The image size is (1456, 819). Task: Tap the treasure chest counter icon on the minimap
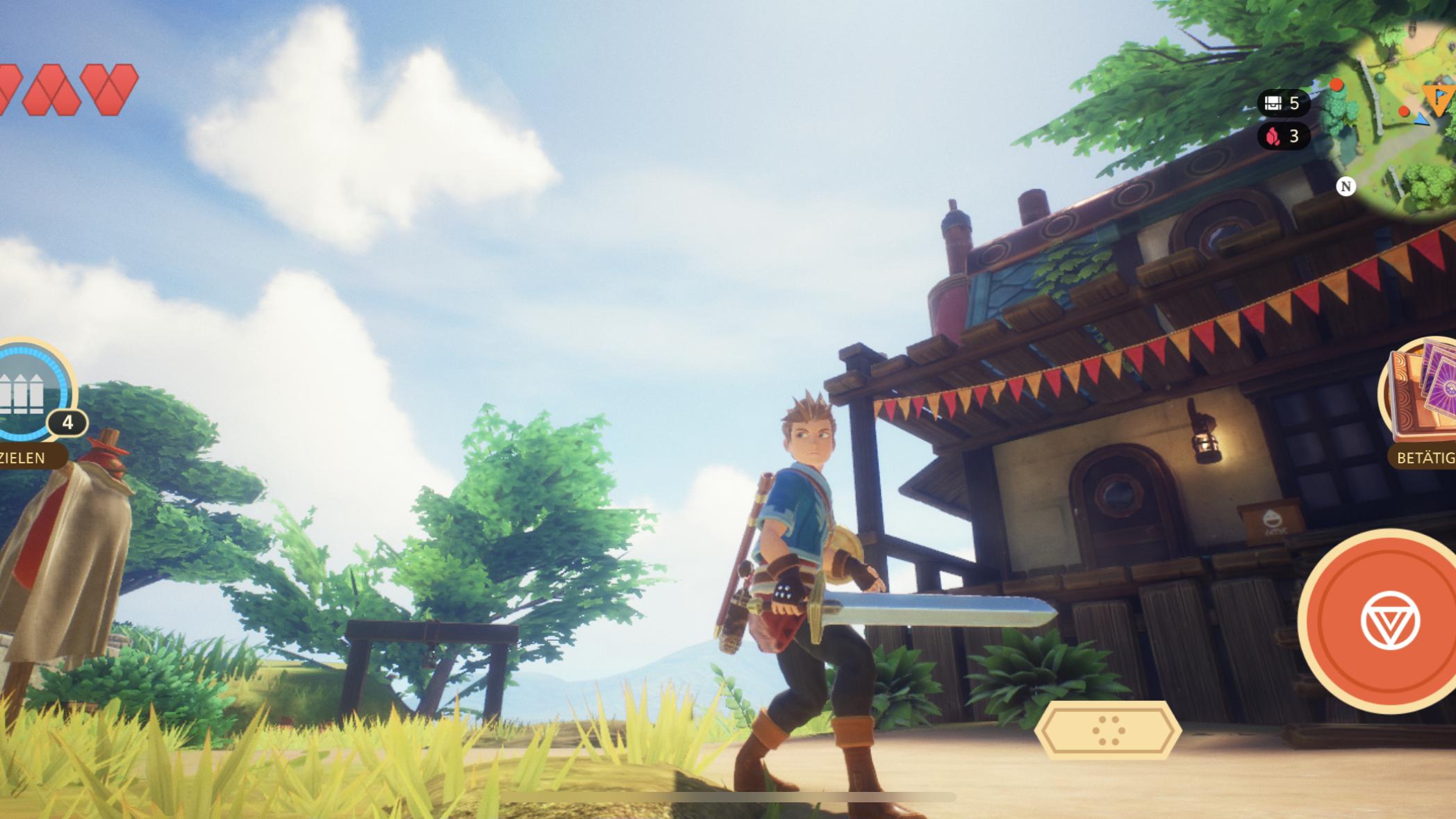(x=1273, y=103)
